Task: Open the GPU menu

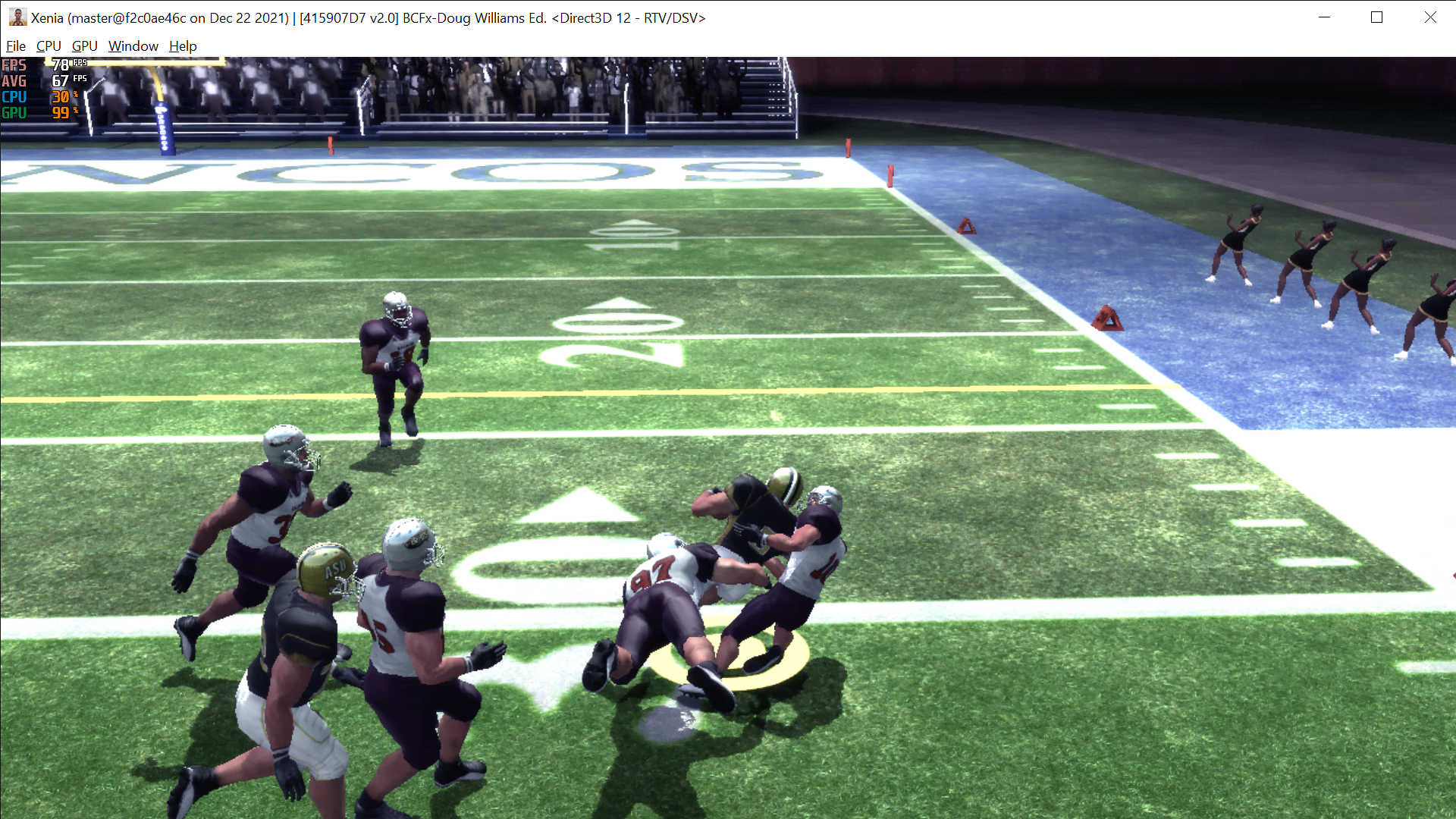Action: pos(84,45)
